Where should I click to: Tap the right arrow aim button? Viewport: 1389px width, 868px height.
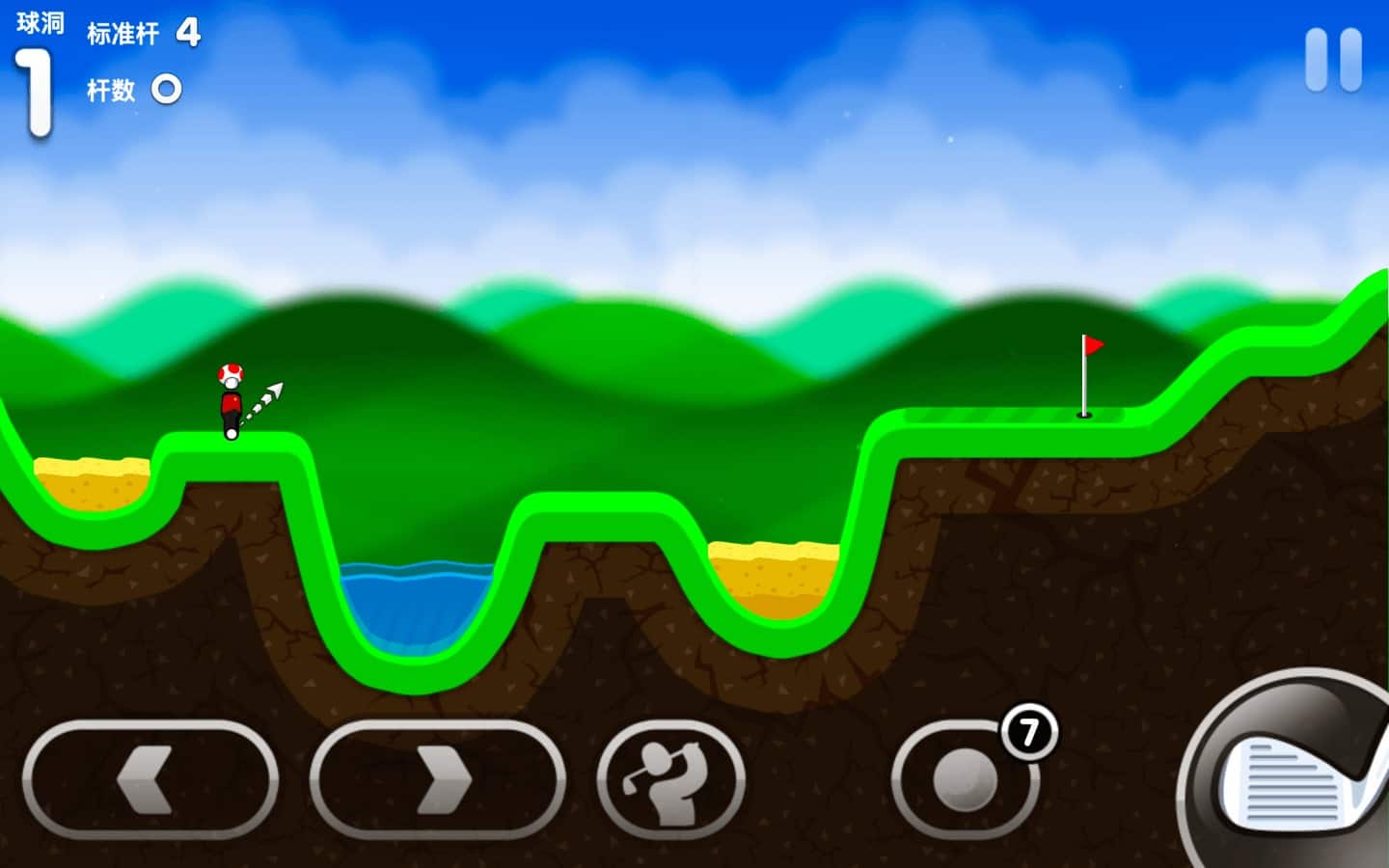point(437,779)
